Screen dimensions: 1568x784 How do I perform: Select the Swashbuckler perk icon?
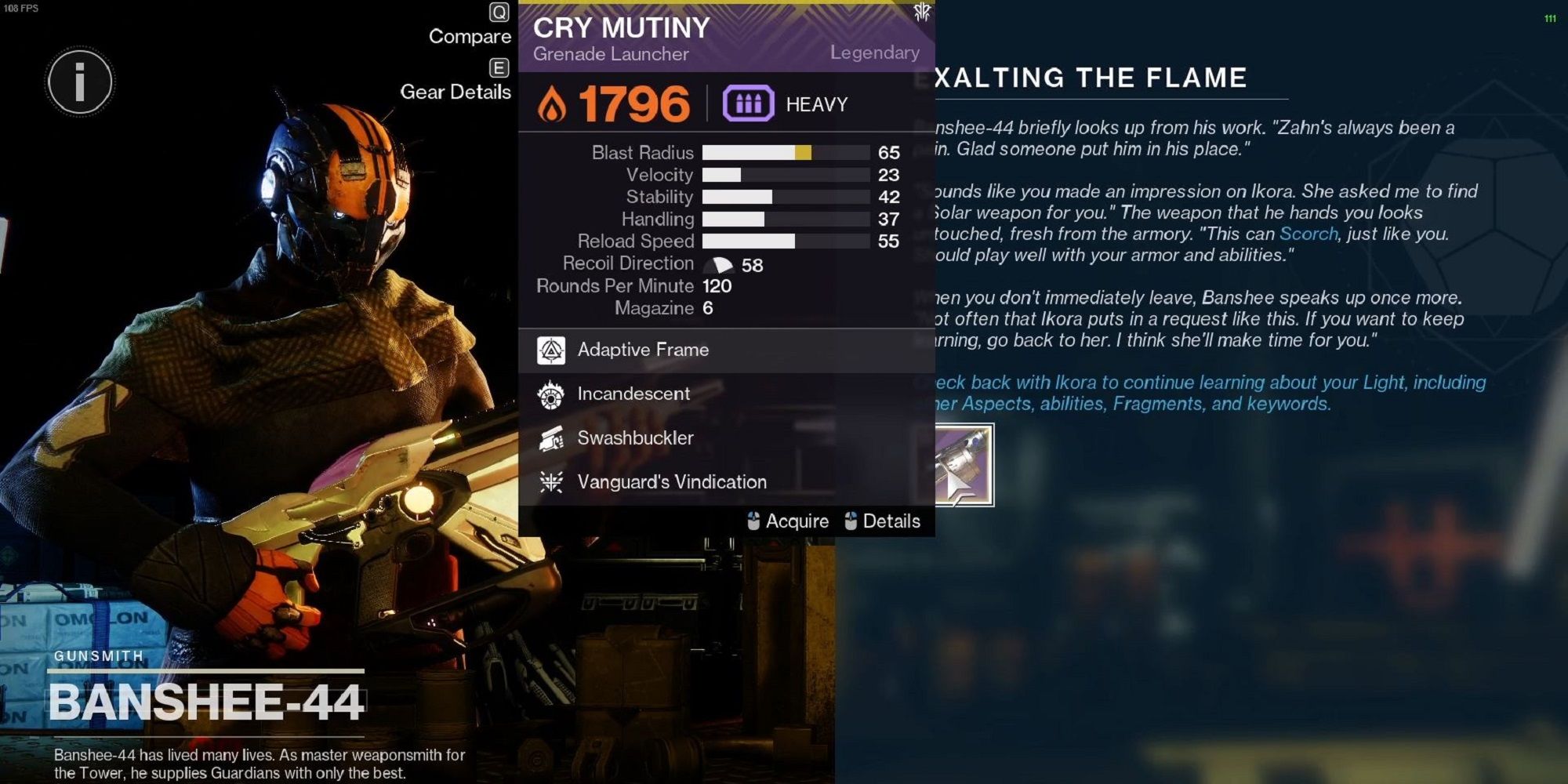(x=554, y=437)
